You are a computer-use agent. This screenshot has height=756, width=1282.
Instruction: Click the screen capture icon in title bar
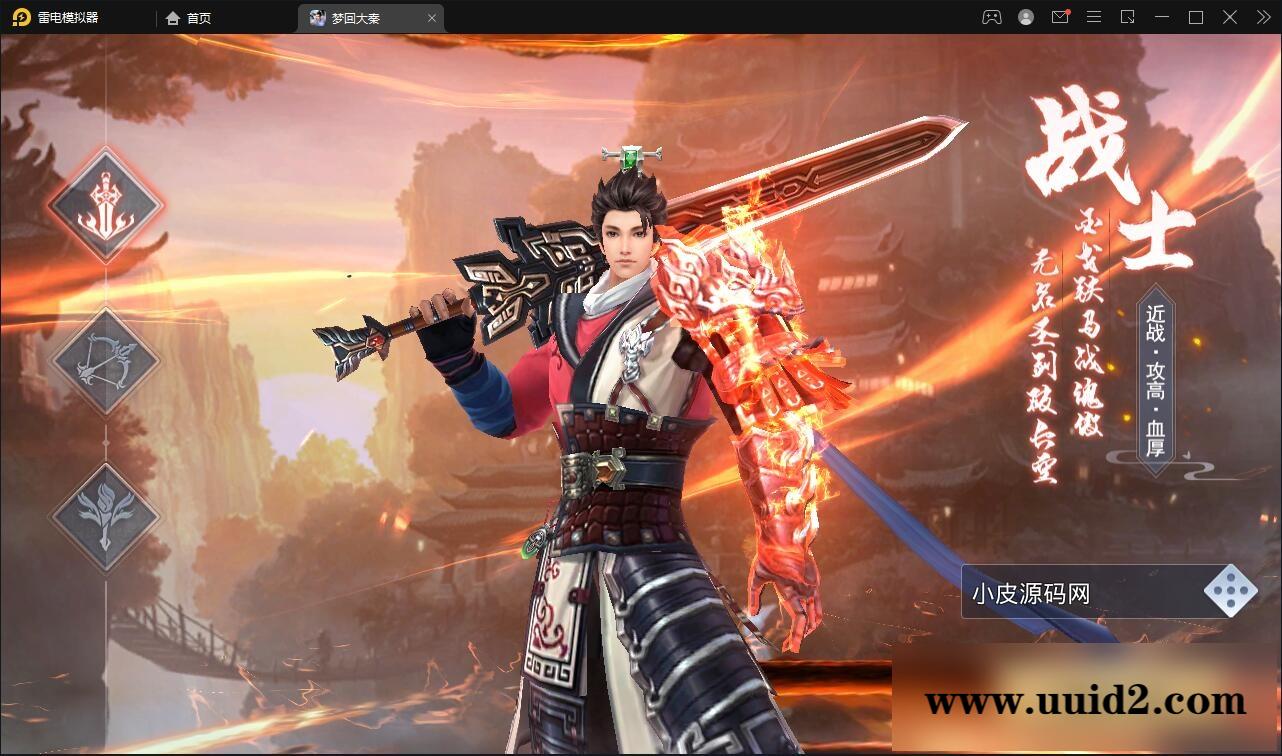[x=1128, y=17]
